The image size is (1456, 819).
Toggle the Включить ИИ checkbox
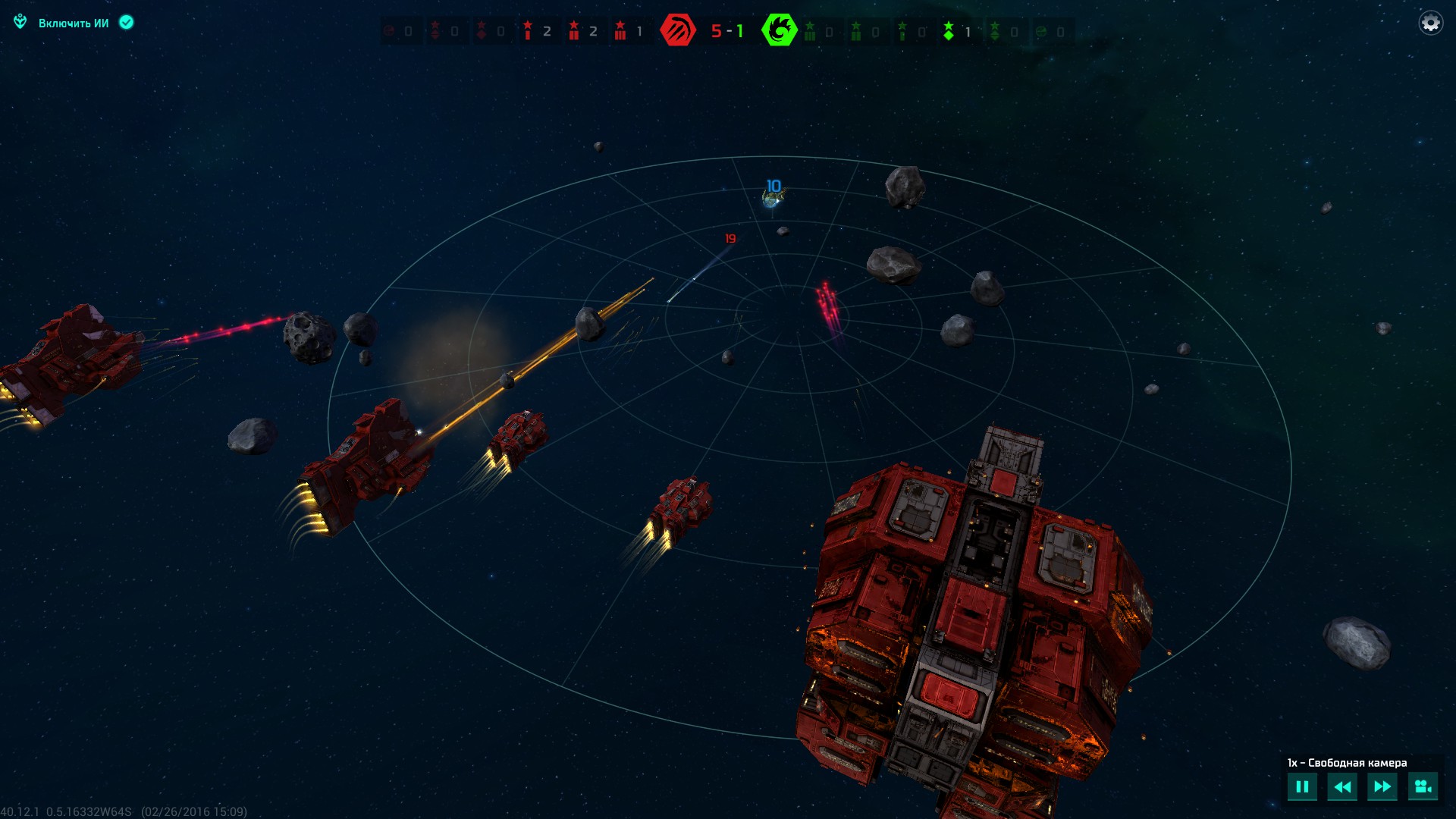[x=127, y=23]
